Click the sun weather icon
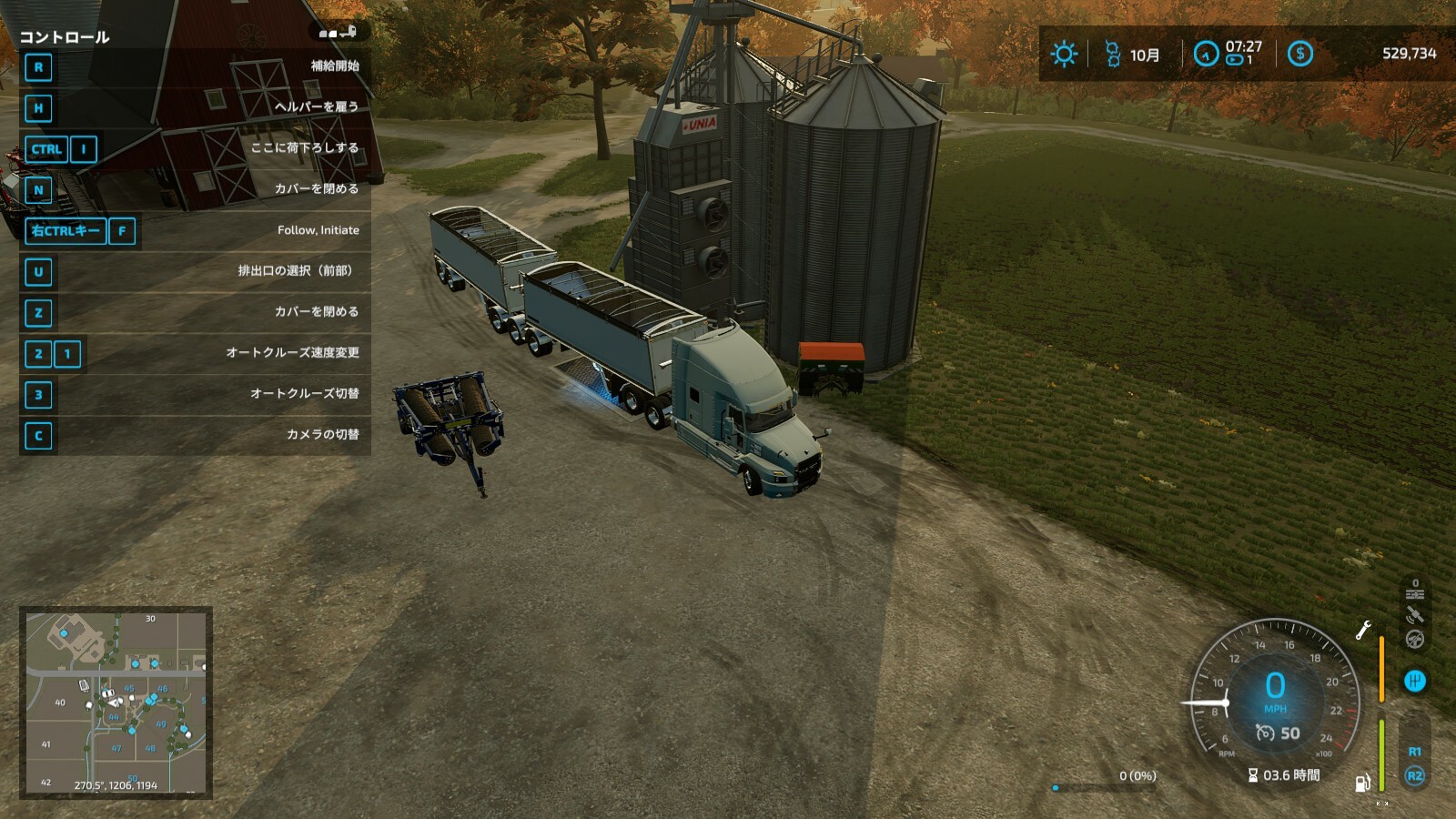The image size is (1456, 819). [x=1064, y=54]
